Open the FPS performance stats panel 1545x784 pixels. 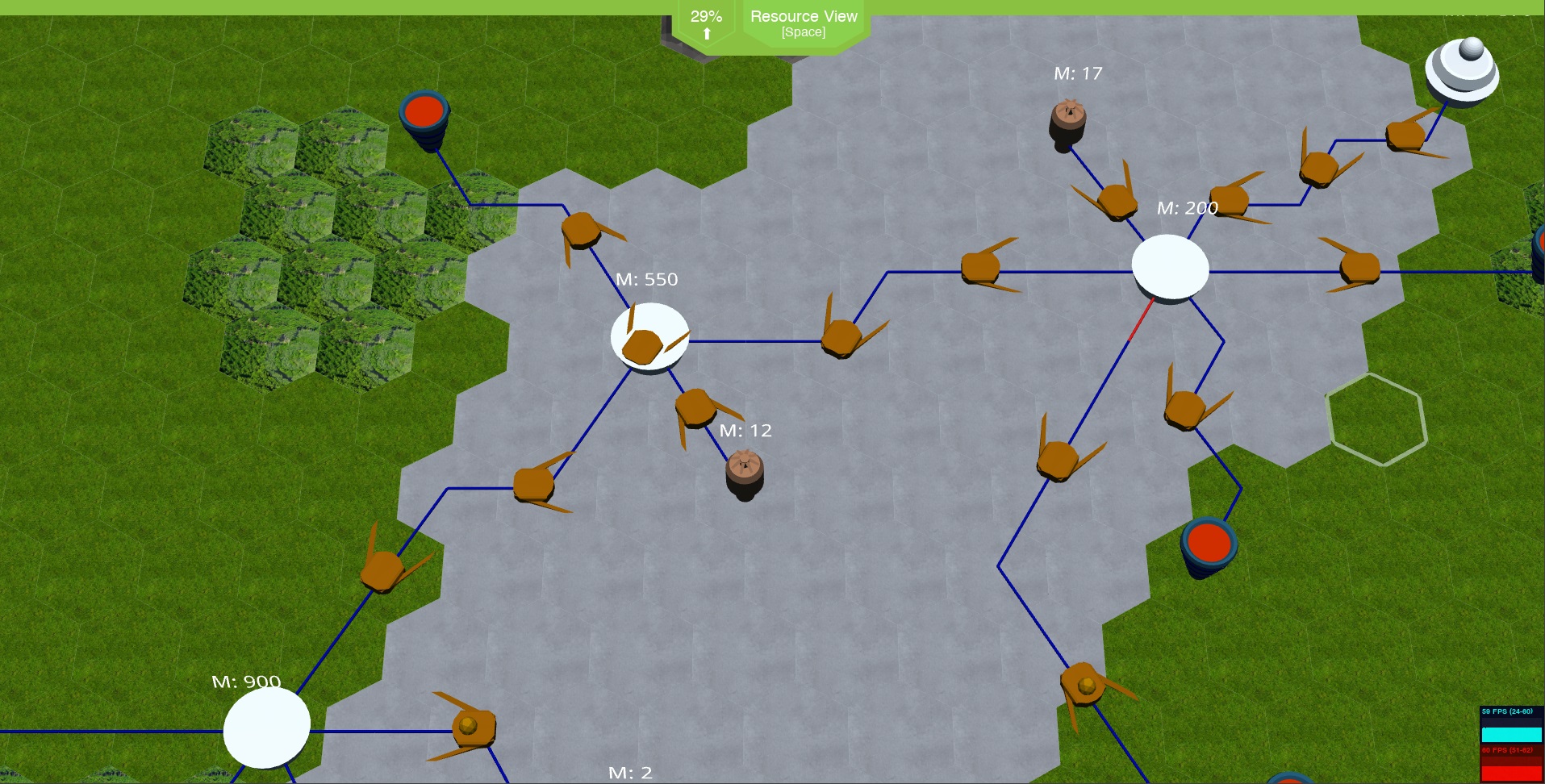1511,744
